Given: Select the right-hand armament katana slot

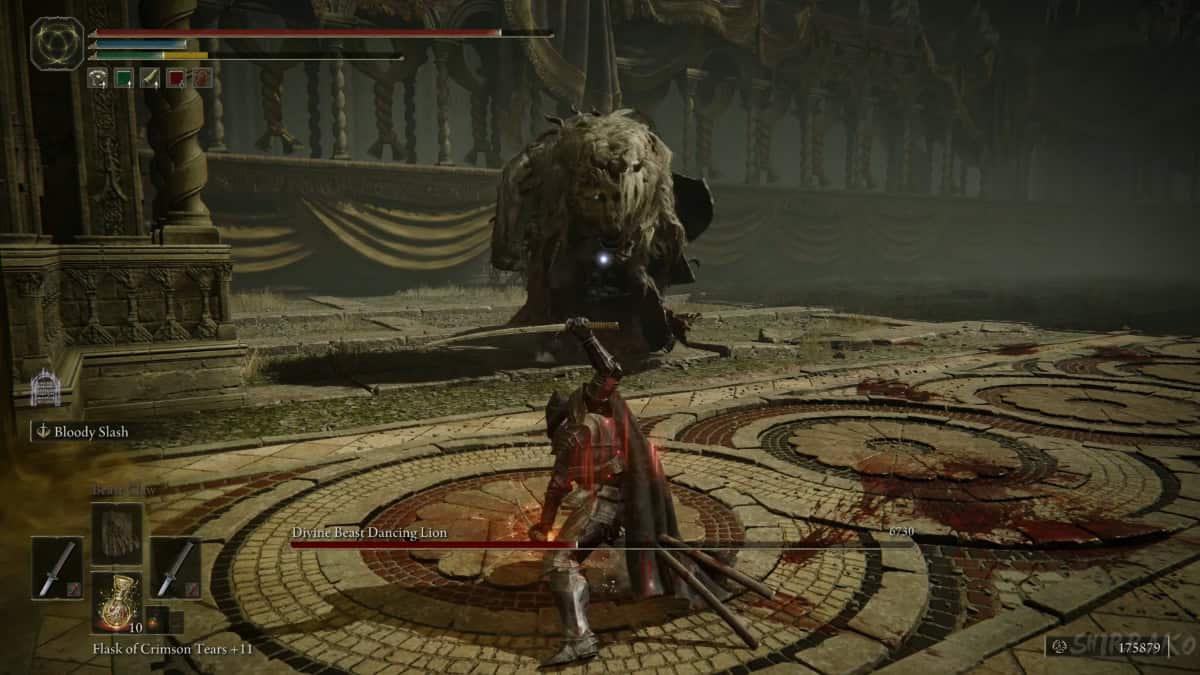Looking at the screenshot, I should [x=176, y=568].
